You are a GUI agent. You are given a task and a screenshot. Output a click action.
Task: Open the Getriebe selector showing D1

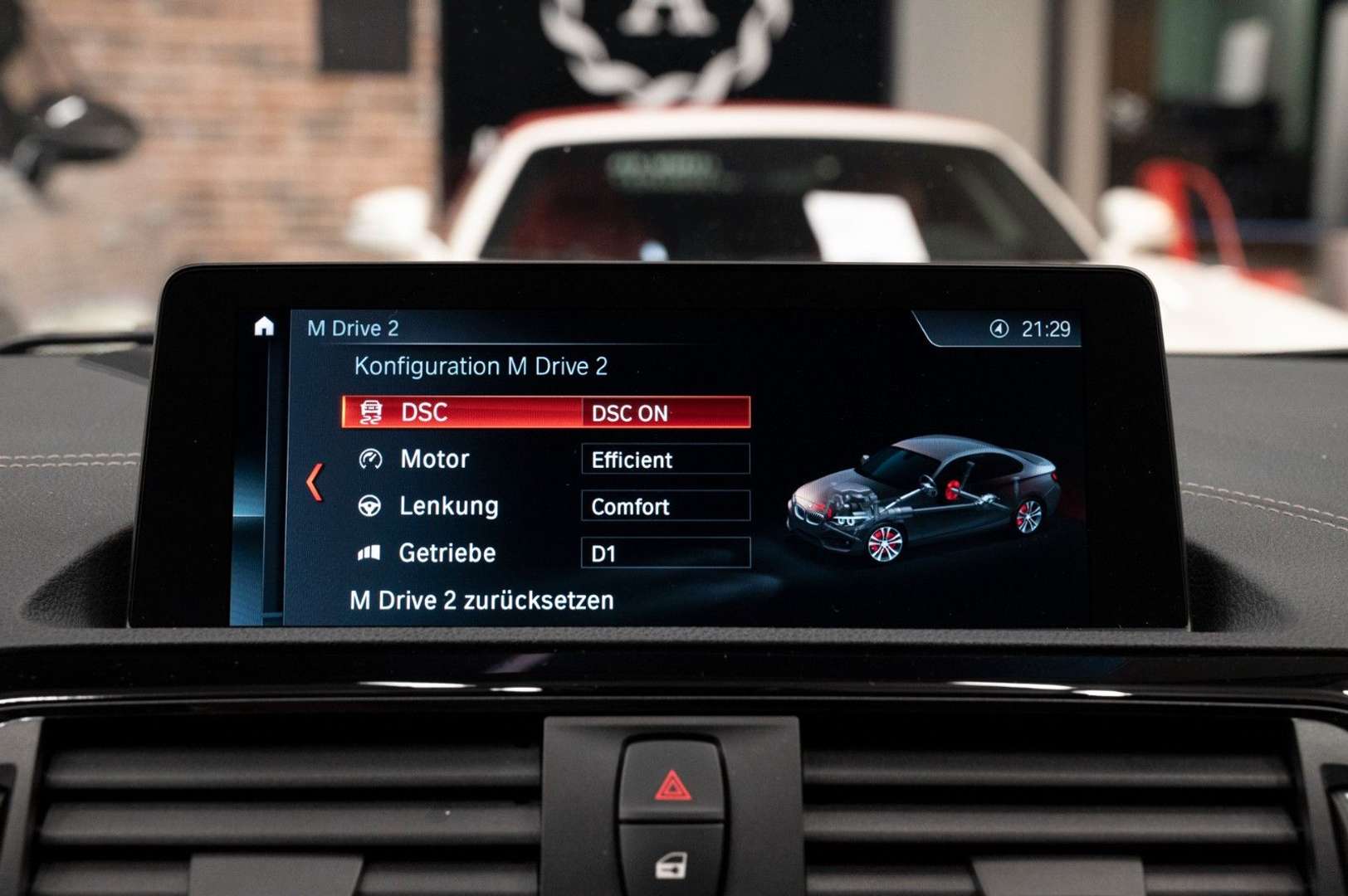[664, 553]
